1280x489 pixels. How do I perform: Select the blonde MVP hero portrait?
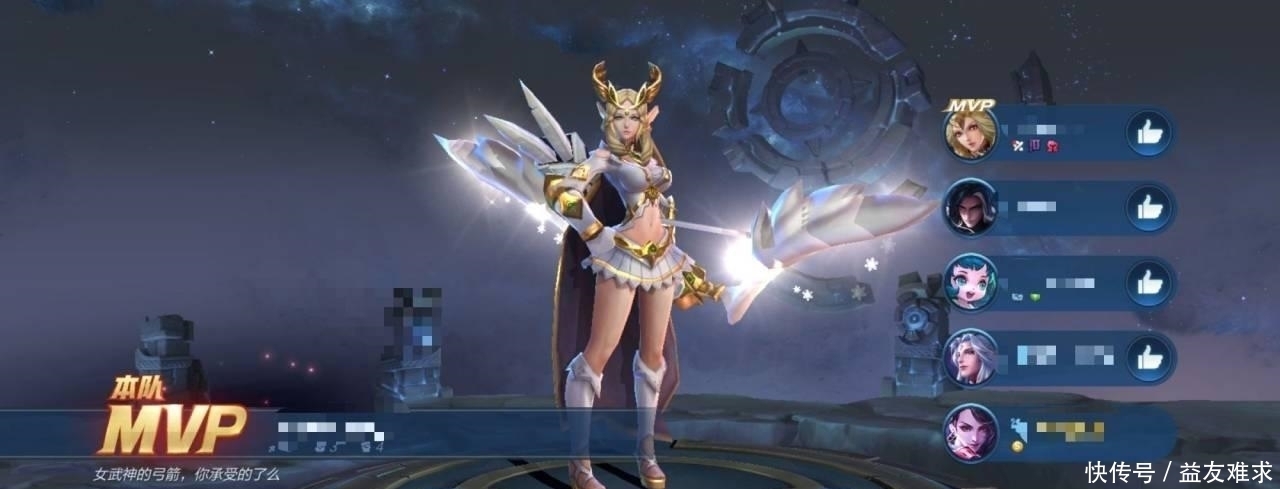tap(971, 133)
